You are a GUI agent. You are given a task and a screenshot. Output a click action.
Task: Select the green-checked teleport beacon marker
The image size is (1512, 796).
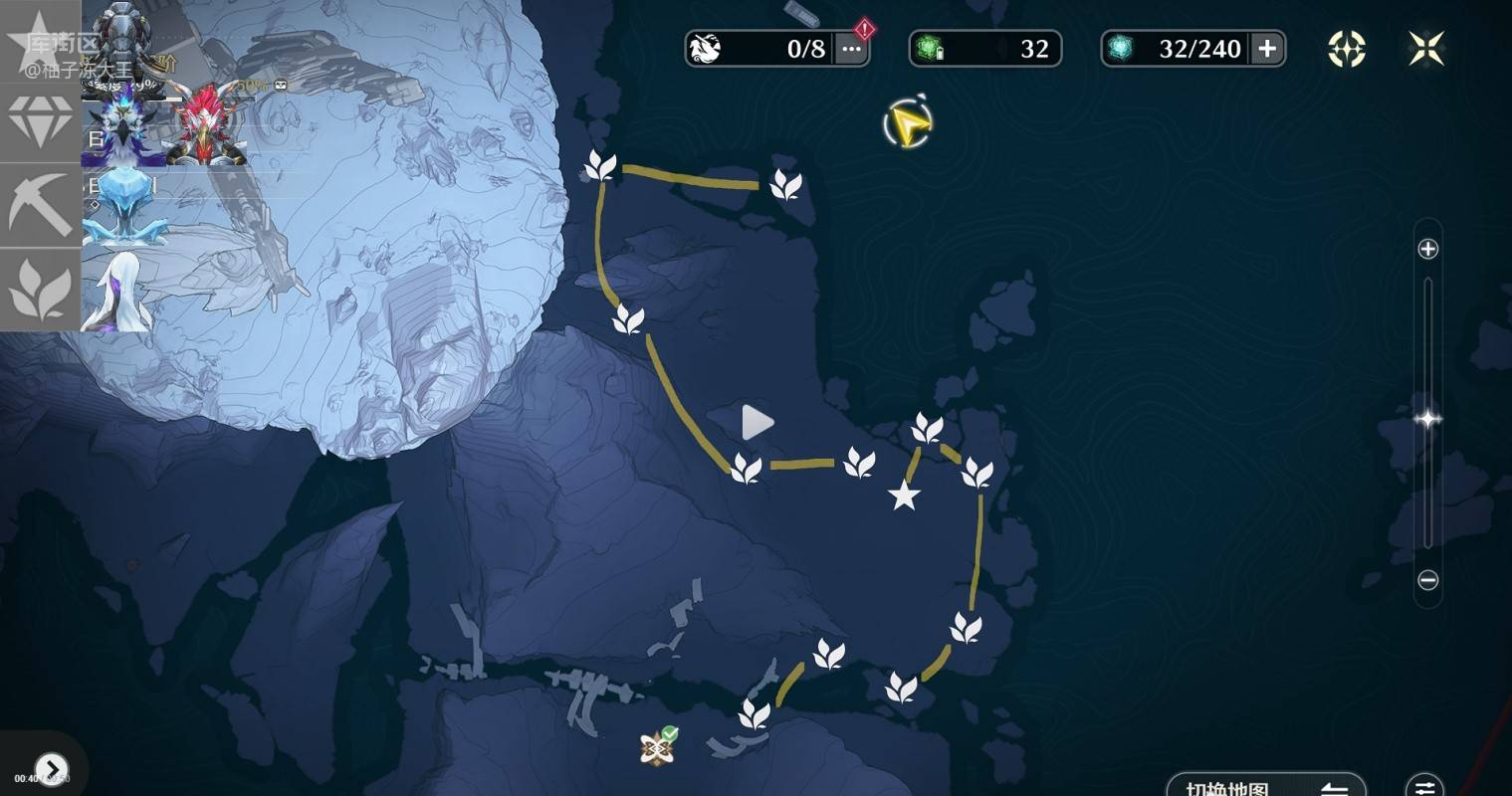click(x=658, y=746)
